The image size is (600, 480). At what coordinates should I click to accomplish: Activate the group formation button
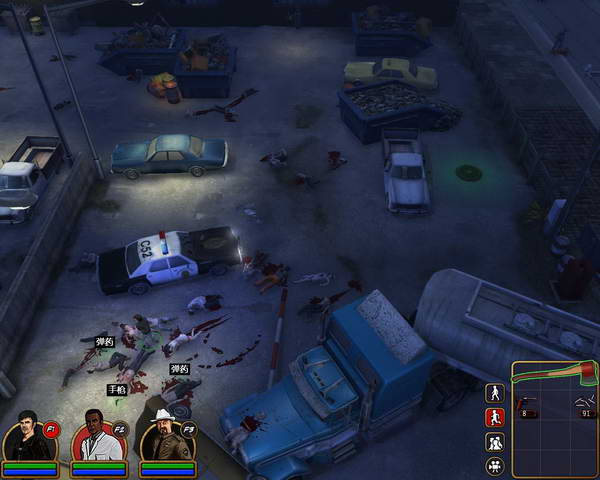click(494, 442)
